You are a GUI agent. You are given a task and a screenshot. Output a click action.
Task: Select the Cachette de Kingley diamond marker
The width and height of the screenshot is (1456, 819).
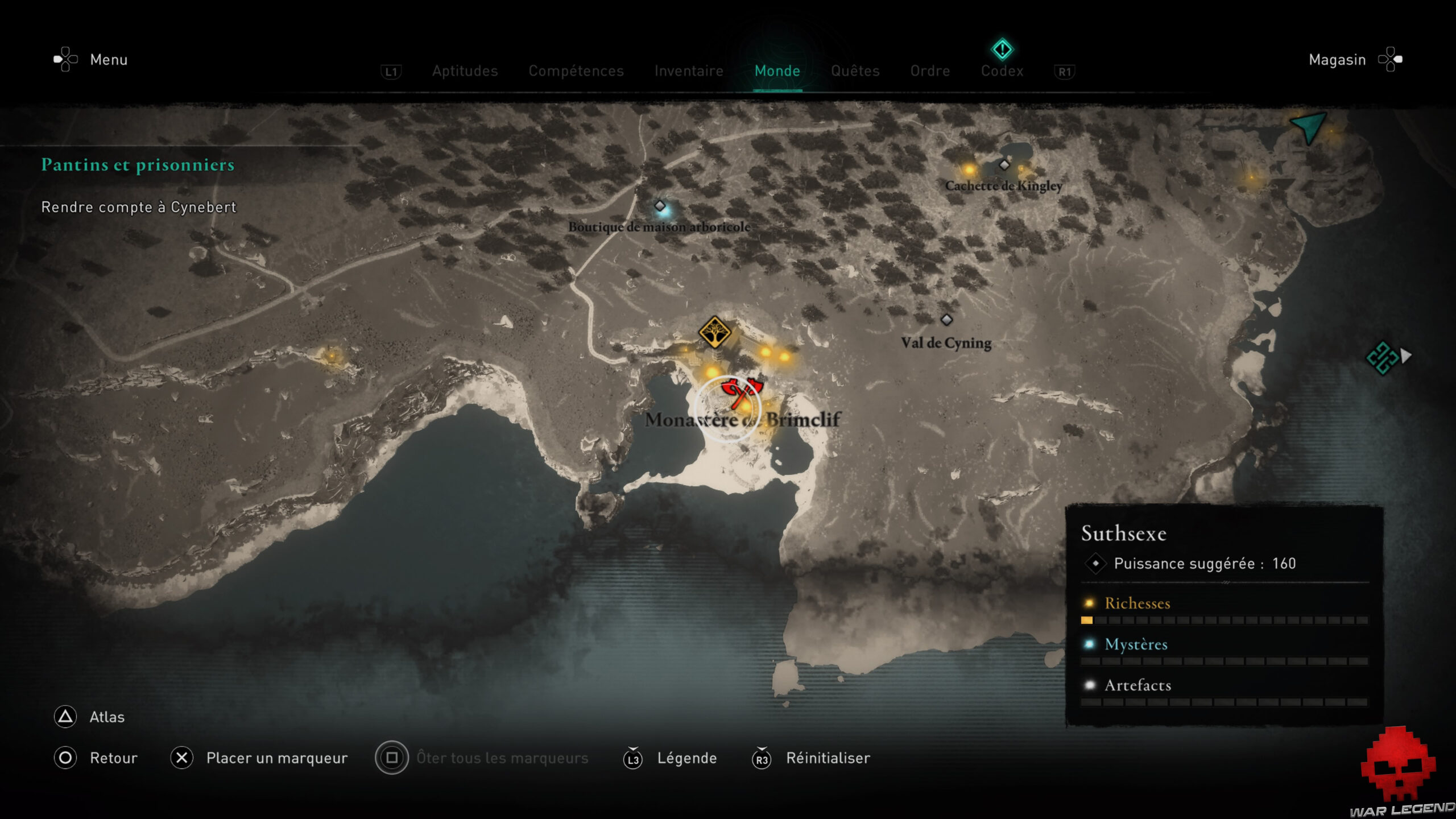(1003, 165)
